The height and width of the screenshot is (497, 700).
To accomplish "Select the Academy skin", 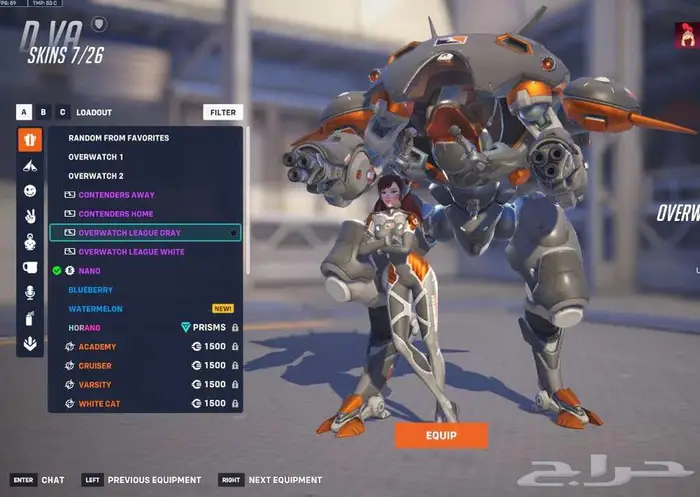I will coord(97,347).
